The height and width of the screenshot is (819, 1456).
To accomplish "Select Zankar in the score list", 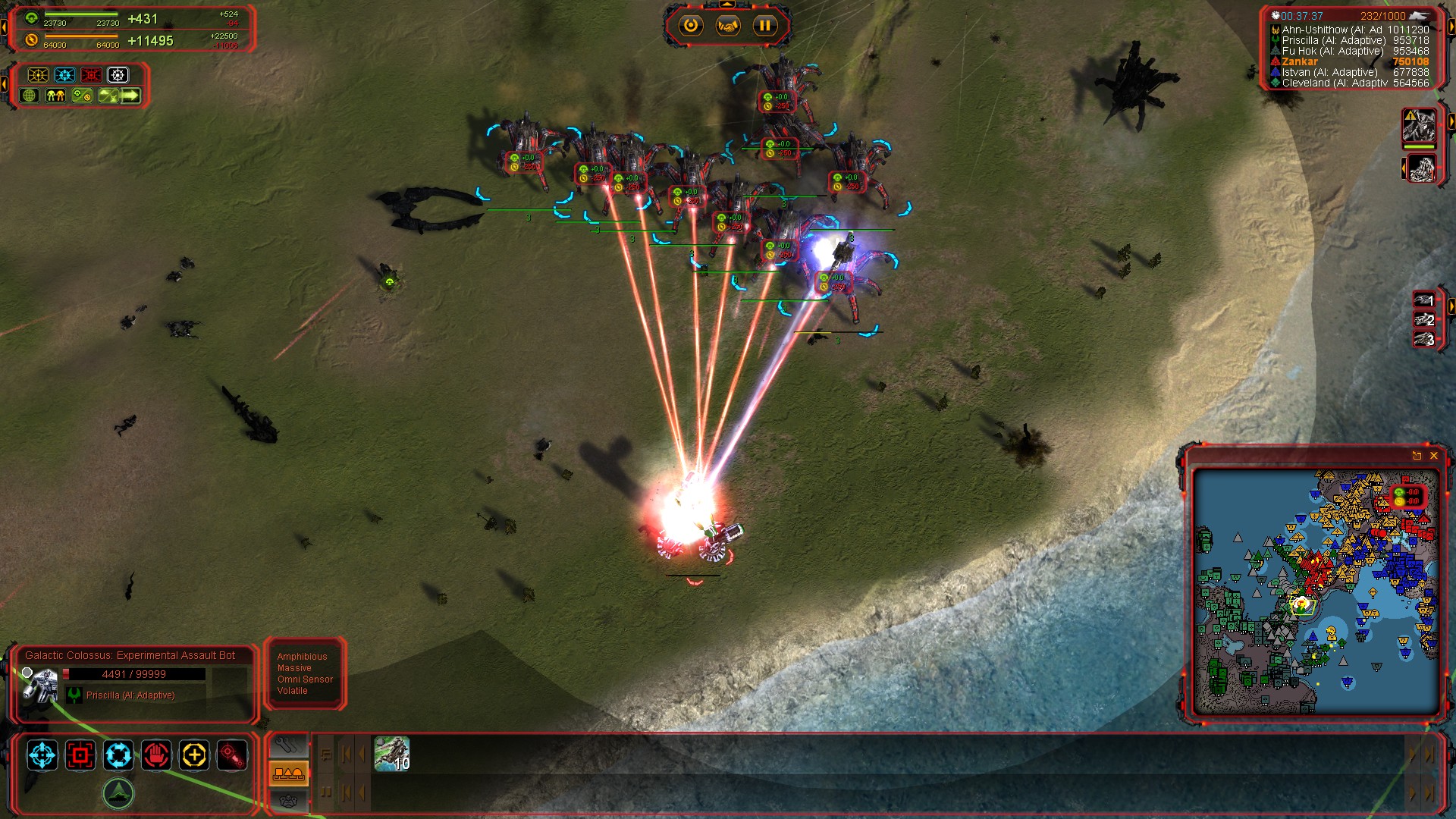I will tap(1300, 62).
